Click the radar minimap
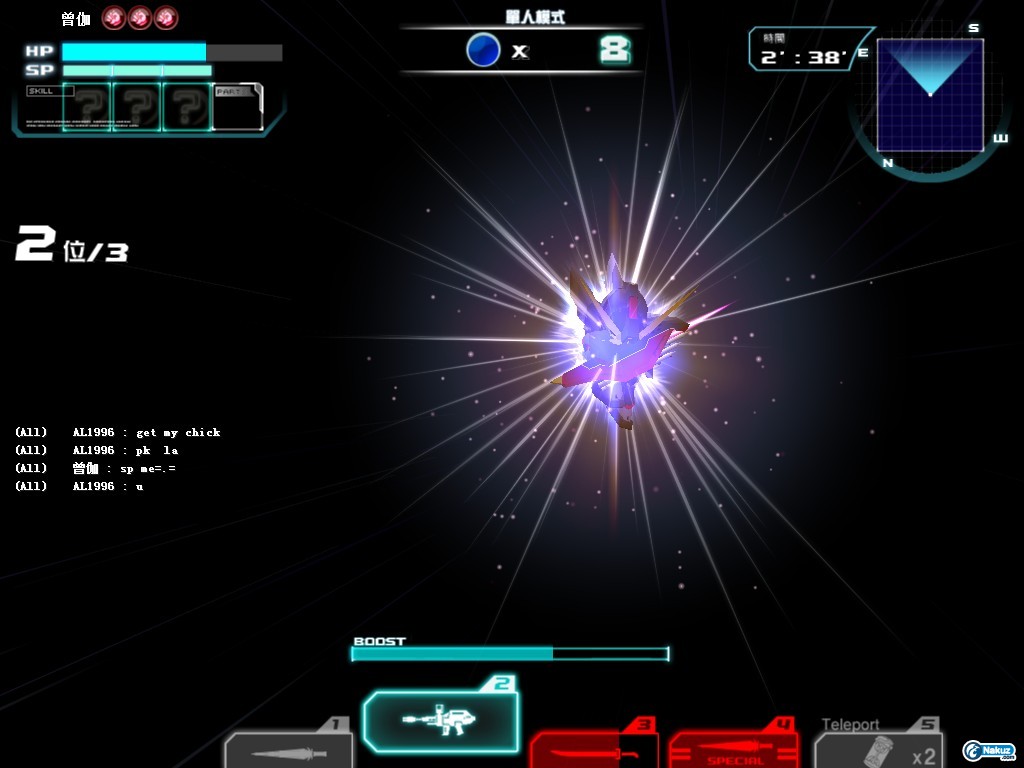The height and width of the screenshot is (768, 1024). (x=930, y=95)
